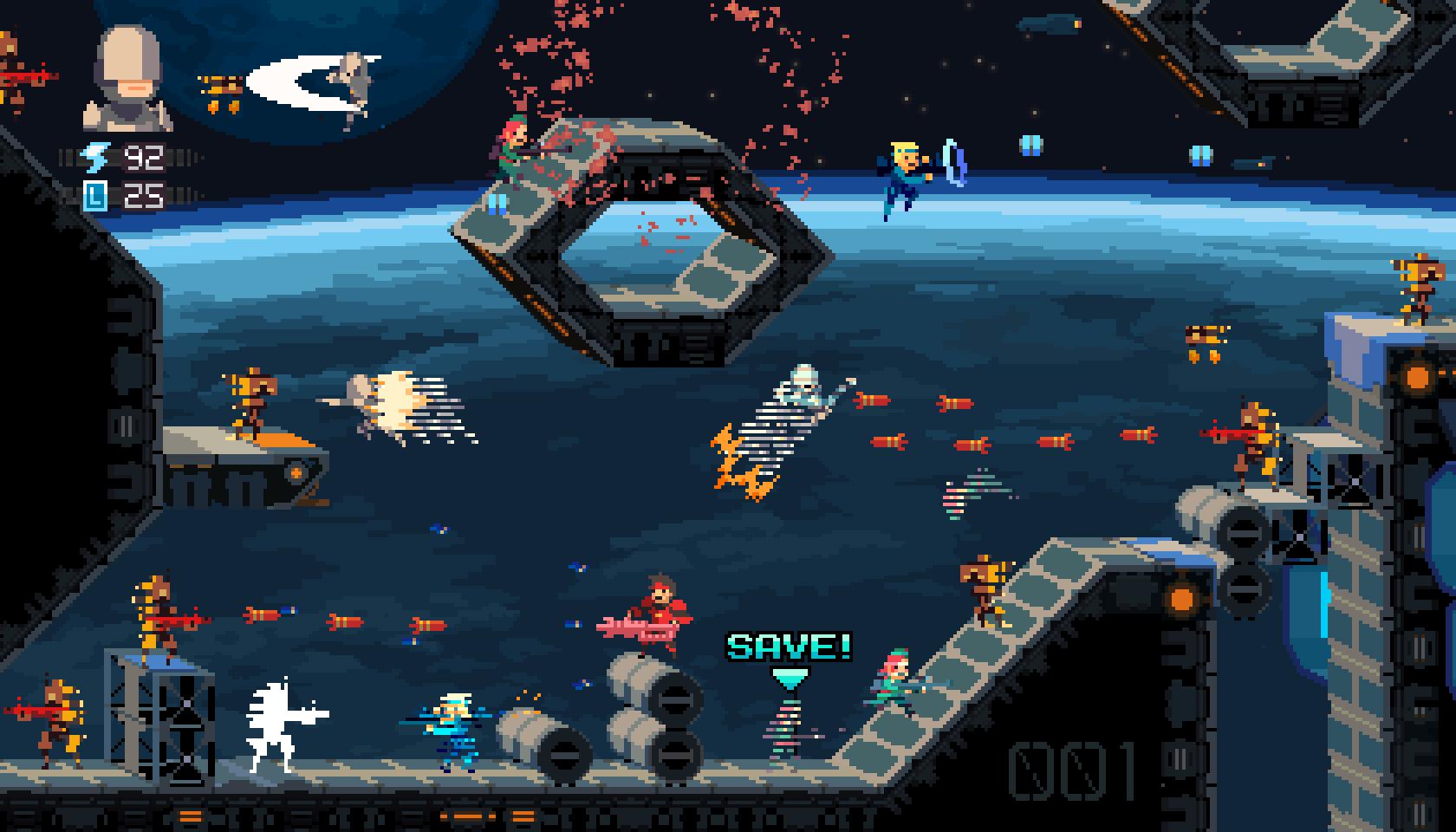Click the helmeted character portrait

tap(128, 78)
